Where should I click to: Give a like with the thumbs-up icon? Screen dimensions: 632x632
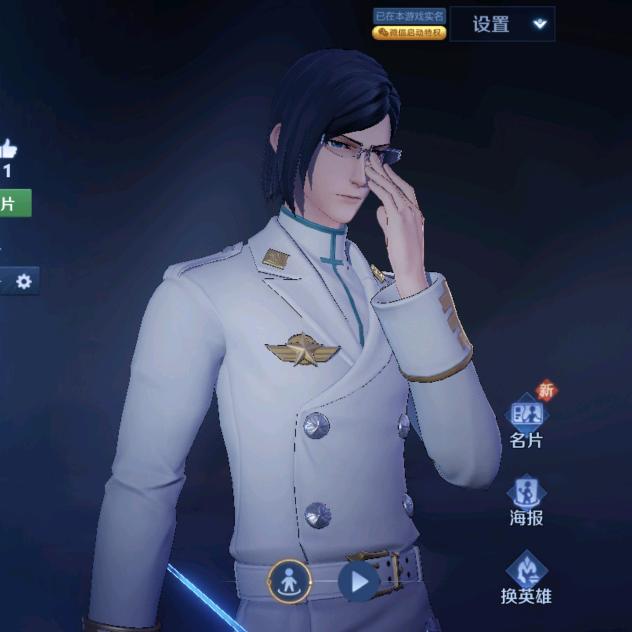point(7,151)
